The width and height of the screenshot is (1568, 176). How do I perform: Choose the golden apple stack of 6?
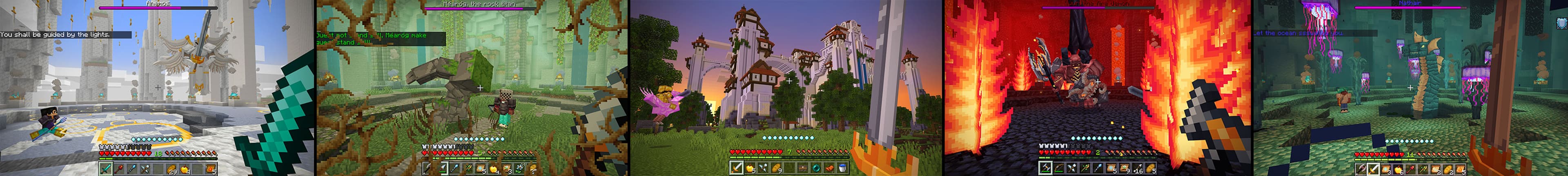click(x=1398, y=169)
